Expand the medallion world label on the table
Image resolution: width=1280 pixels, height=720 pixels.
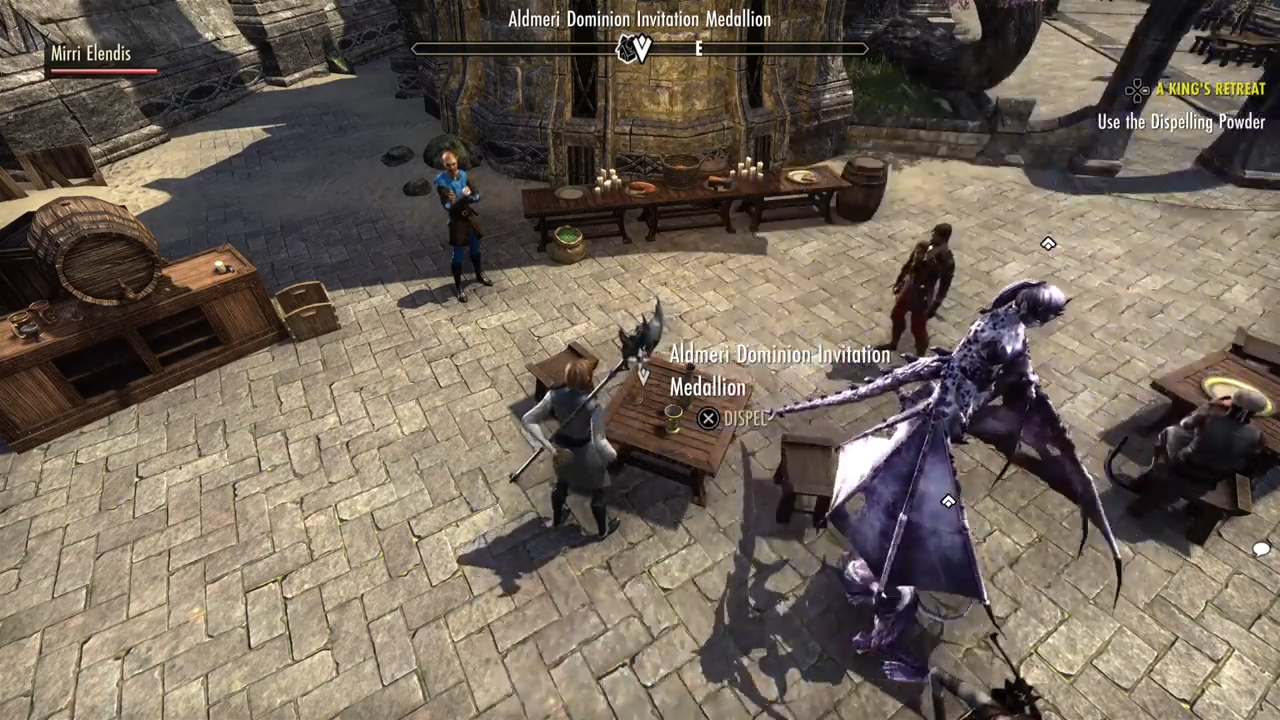pos(779,371)
